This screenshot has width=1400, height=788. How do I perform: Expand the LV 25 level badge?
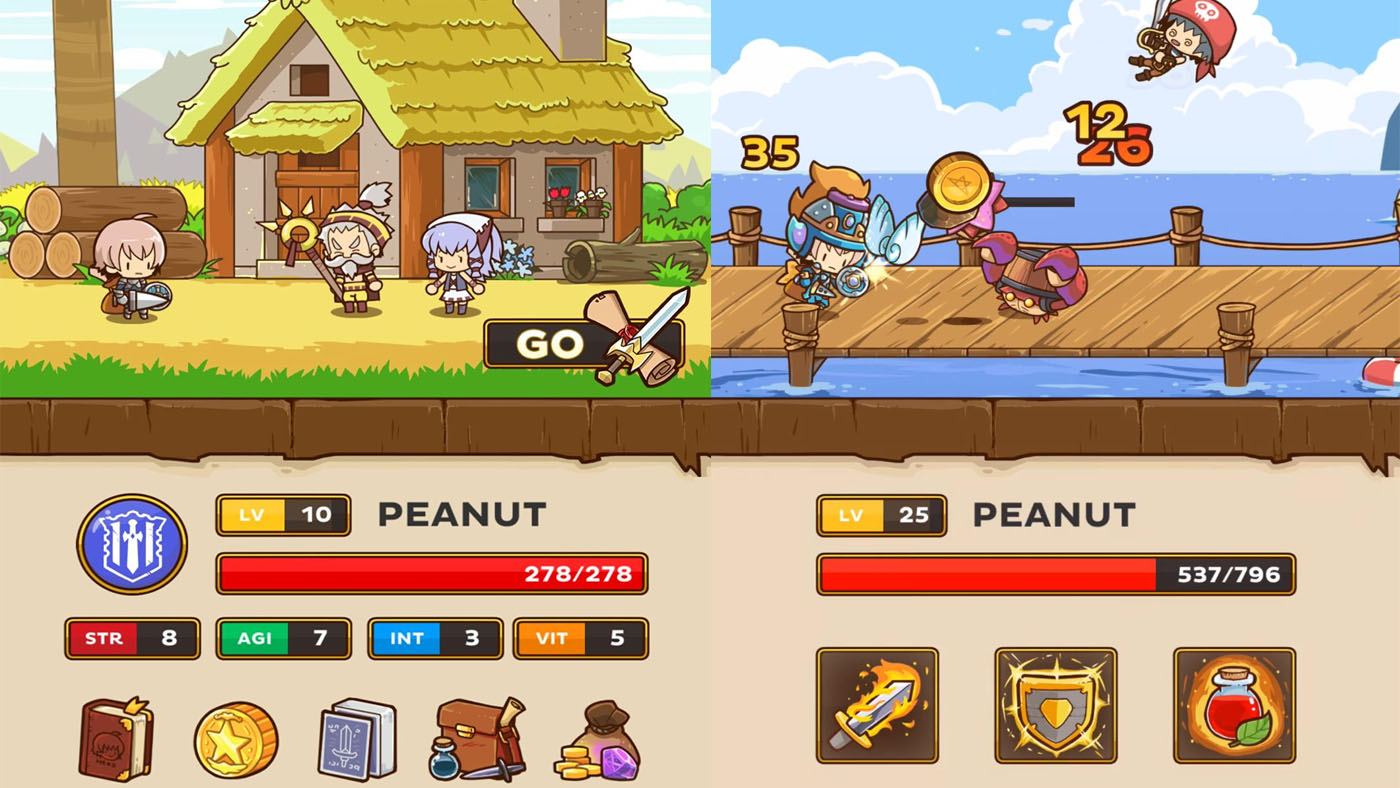(880, 515)
